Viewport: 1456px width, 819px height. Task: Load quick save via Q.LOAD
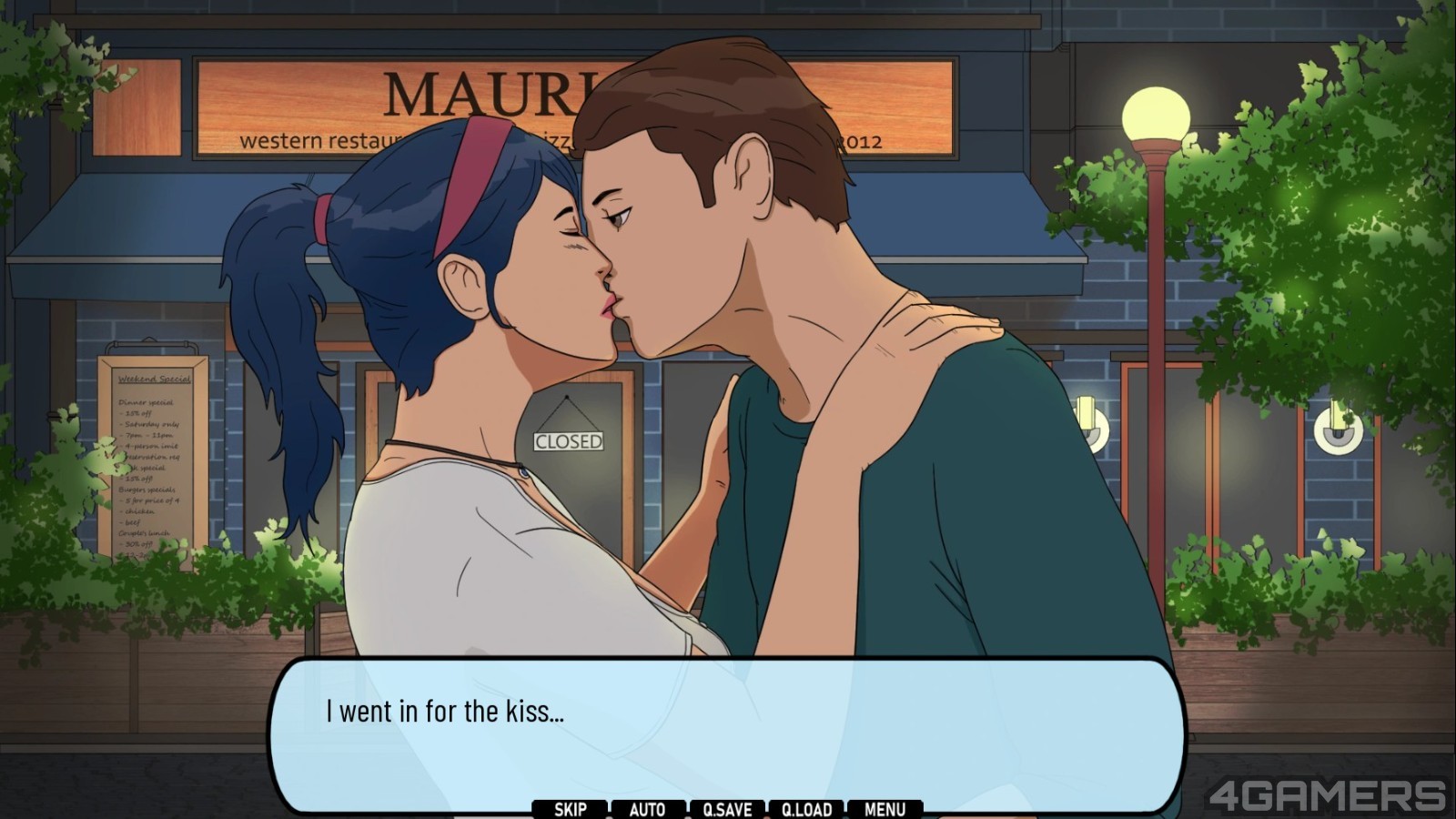pos(806,809)
